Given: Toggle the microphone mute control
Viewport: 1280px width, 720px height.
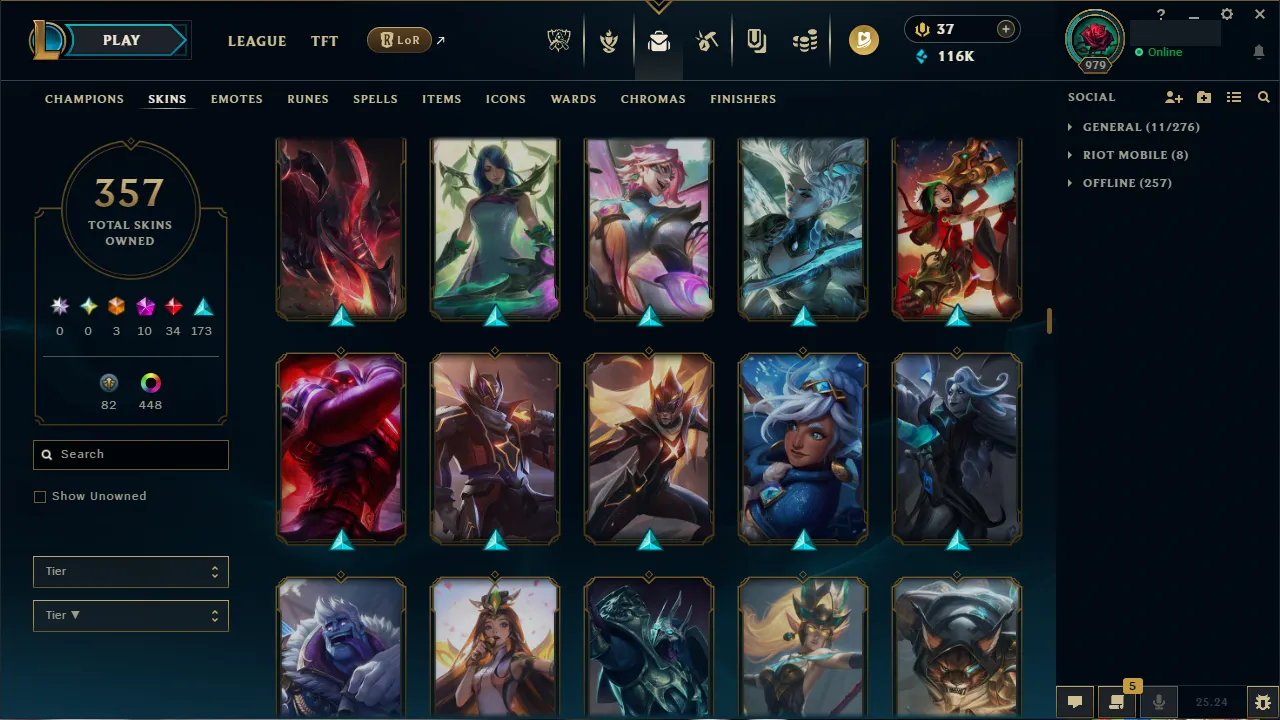Looking at the screenshot, I should coord(1158,701).
